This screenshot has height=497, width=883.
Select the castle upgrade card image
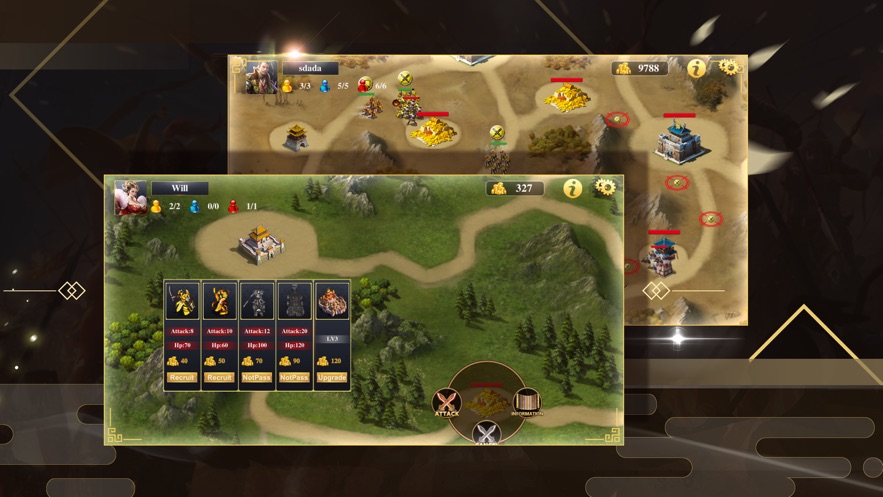tap(332, 302)
